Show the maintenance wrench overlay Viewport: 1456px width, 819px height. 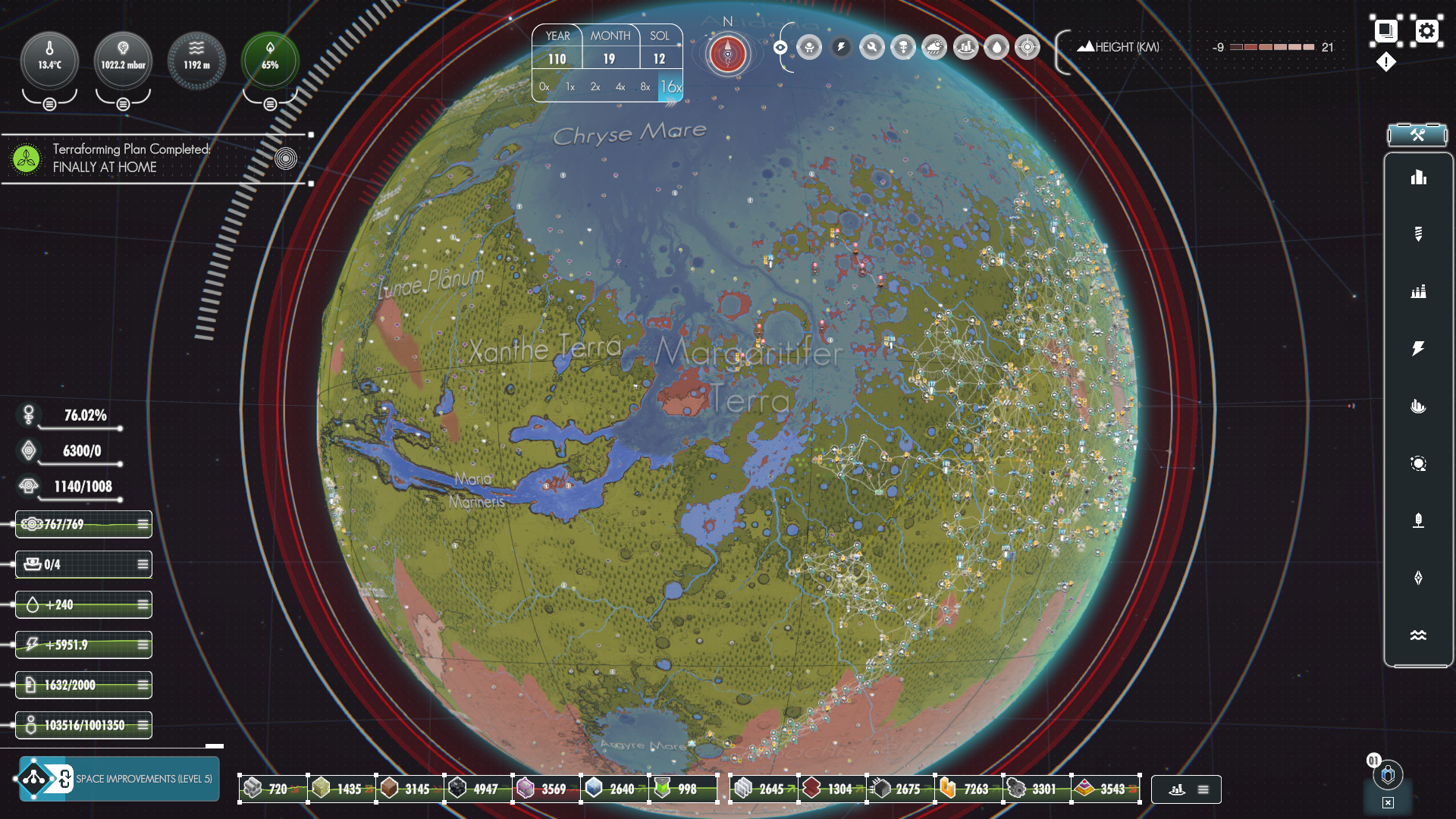(x=872, y=48)
